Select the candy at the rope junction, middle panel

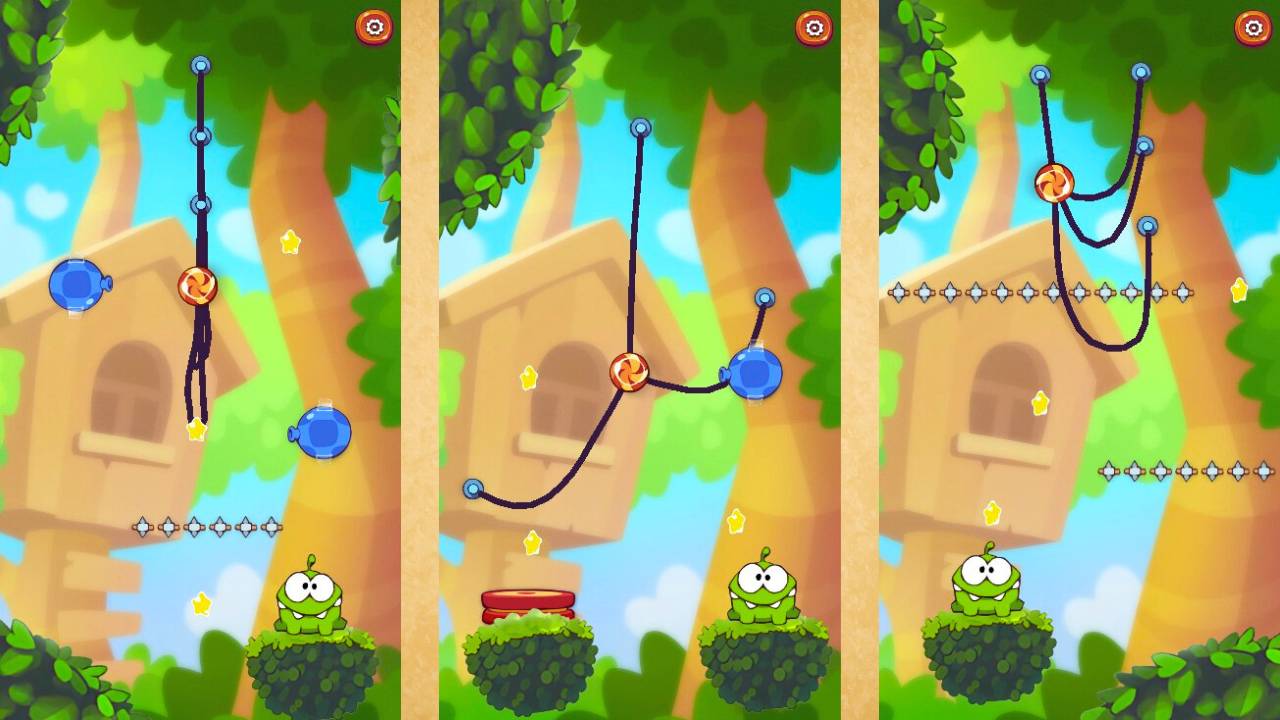click(628, 371)
